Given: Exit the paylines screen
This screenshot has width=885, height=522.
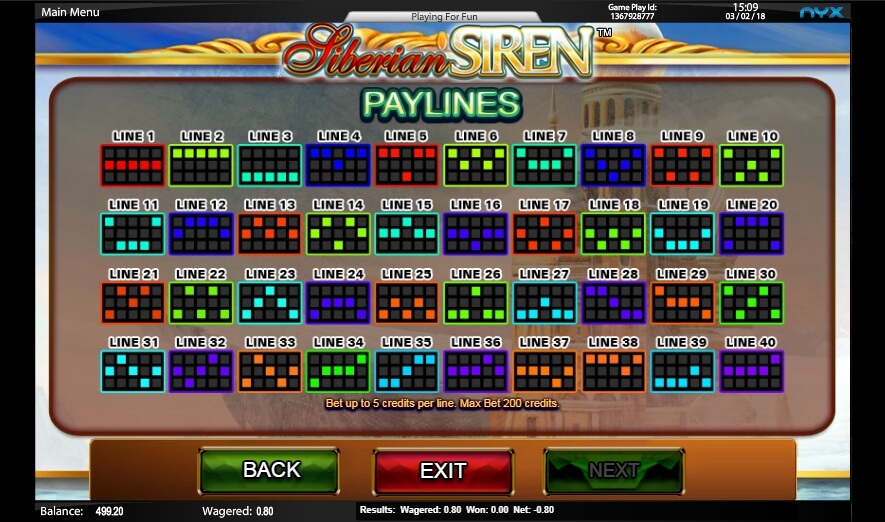Looking at the screenshot, I should [443, 471].
